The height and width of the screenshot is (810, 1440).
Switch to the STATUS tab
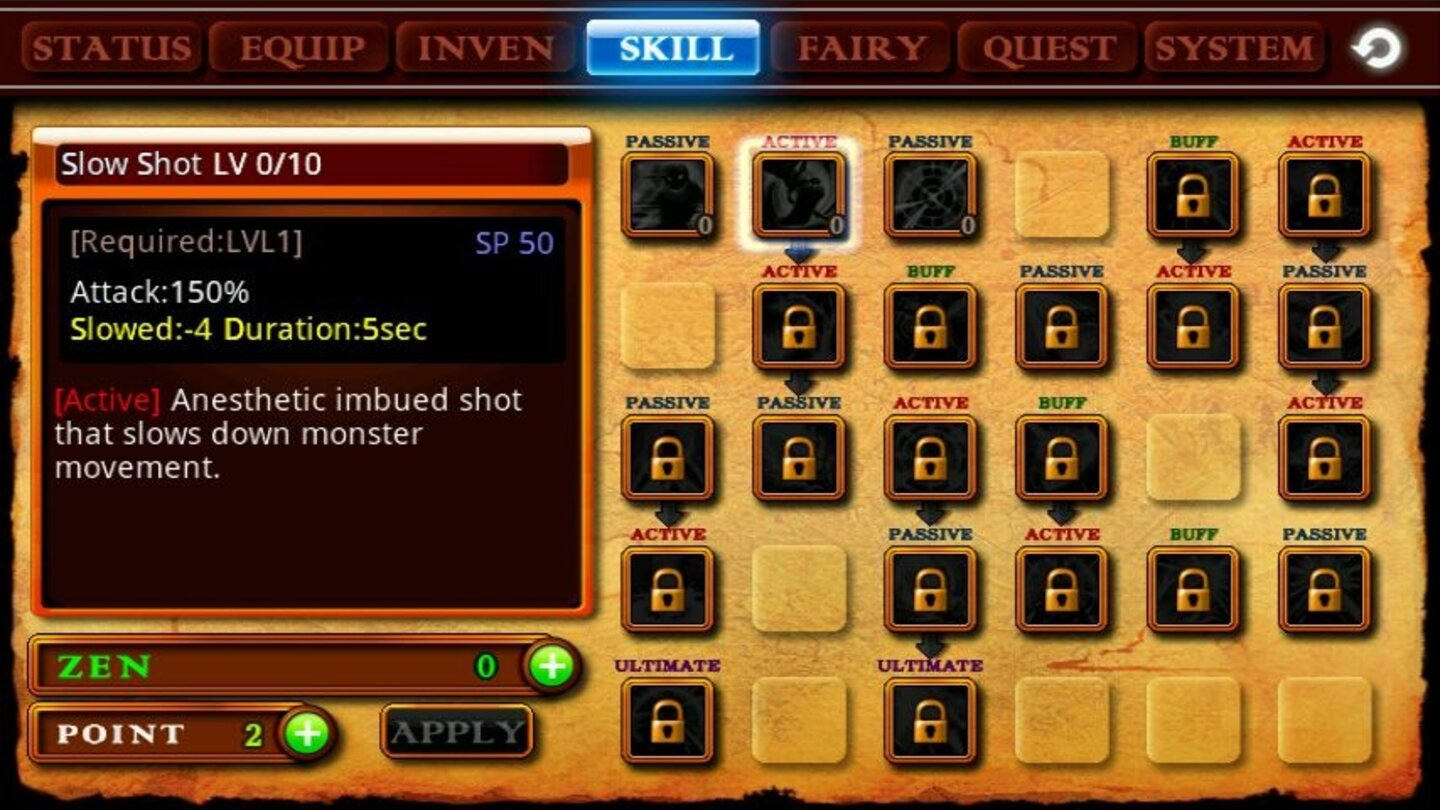click(x=113, y=46)
